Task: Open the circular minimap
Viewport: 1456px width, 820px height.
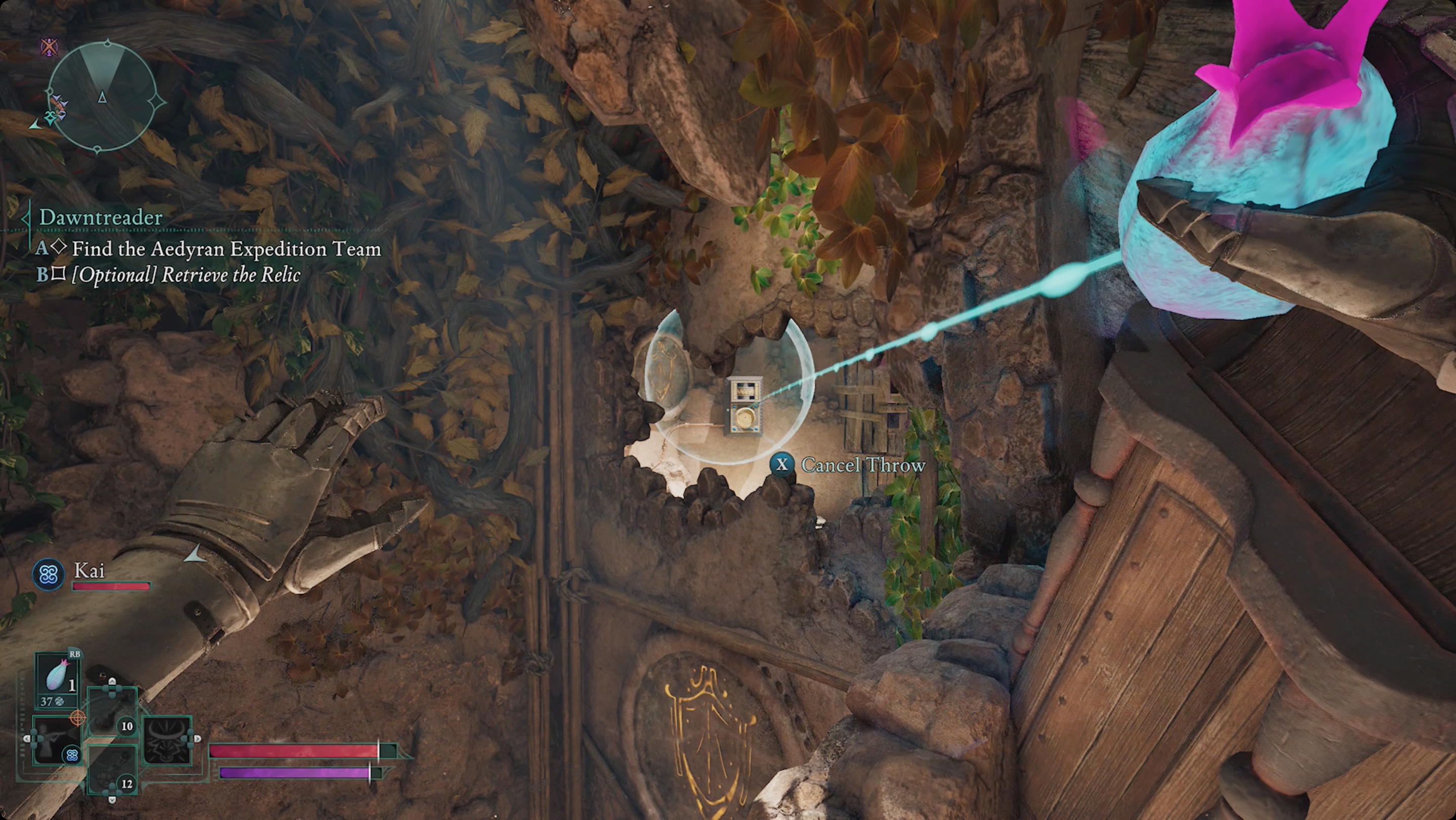Action: (x=102, y=97)
